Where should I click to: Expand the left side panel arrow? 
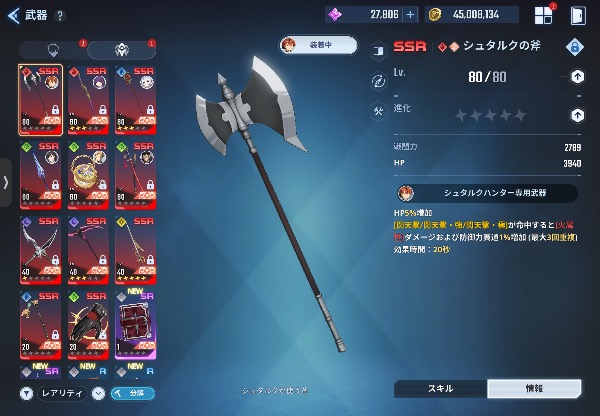(x=7, y=182)
